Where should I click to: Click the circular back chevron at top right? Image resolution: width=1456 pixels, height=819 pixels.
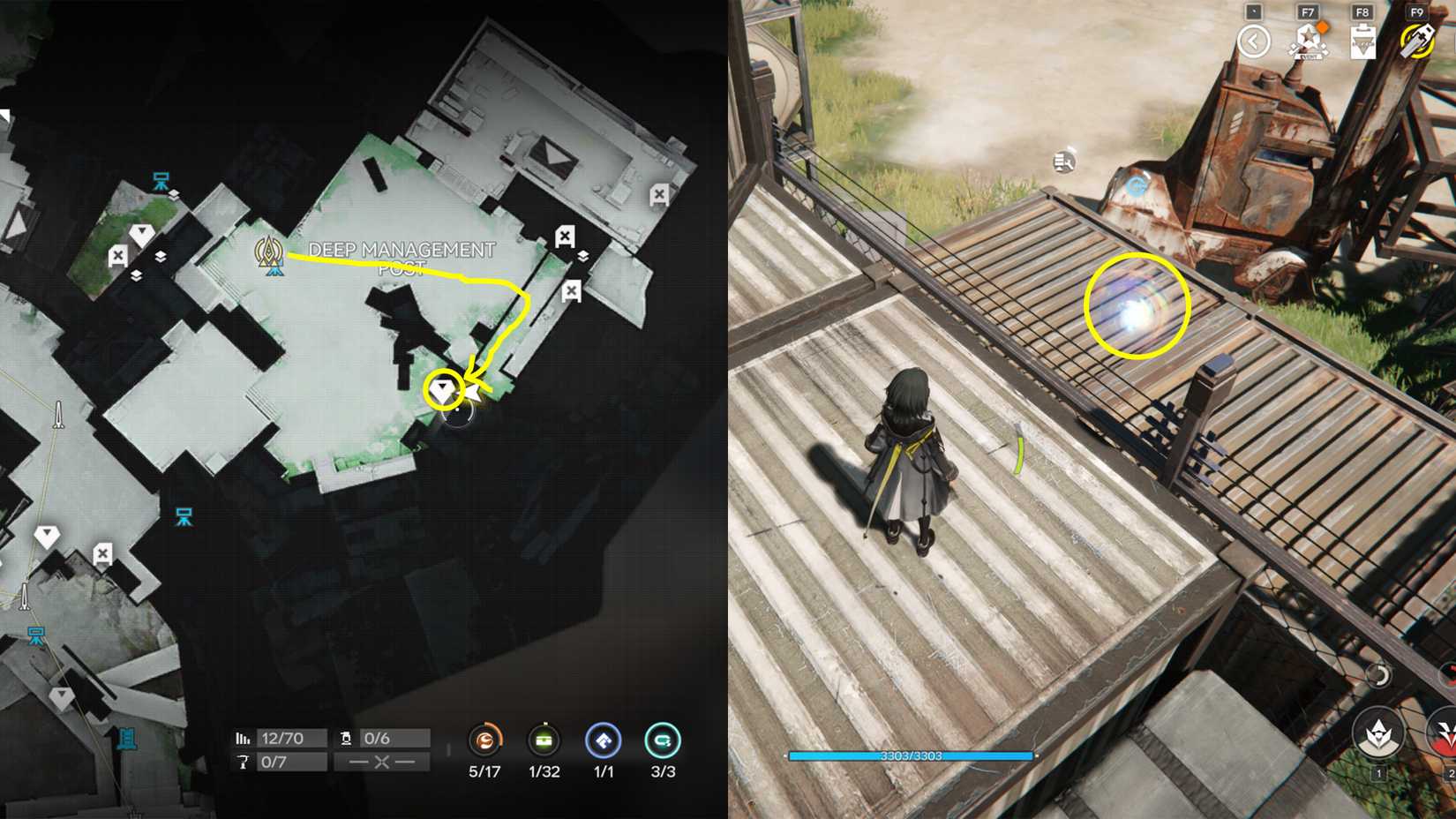pyautogui.click(x=1256, y=40)
